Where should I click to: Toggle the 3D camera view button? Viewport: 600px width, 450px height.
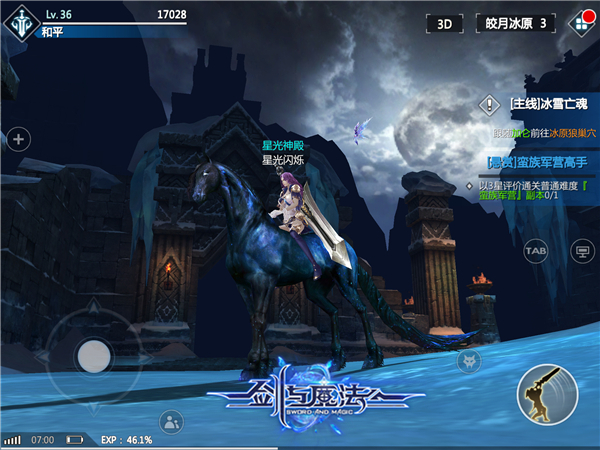[444, 23]
